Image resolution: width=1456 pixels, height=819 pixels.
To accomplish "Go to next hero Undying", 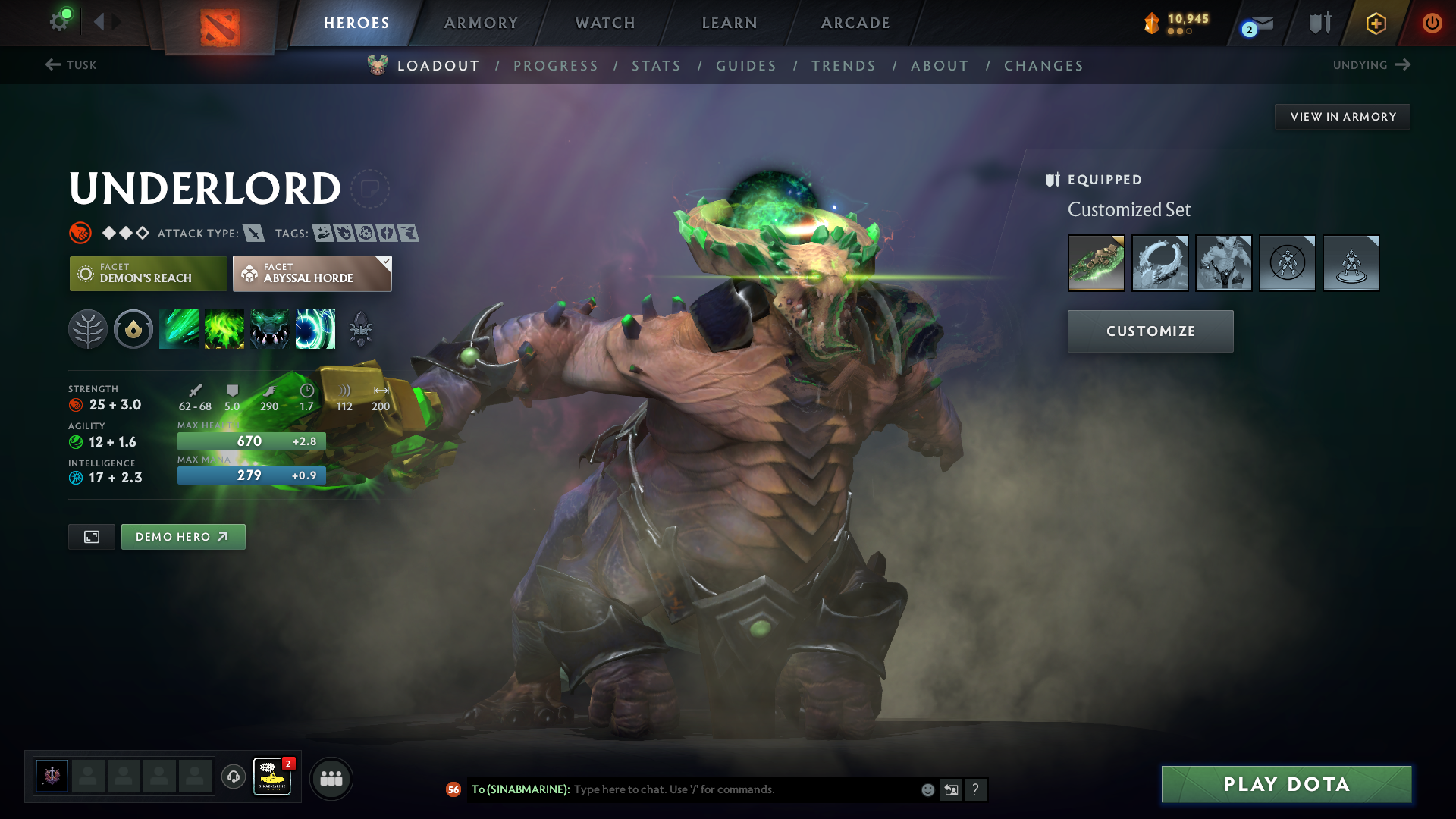I will (x=1371, y=65).
